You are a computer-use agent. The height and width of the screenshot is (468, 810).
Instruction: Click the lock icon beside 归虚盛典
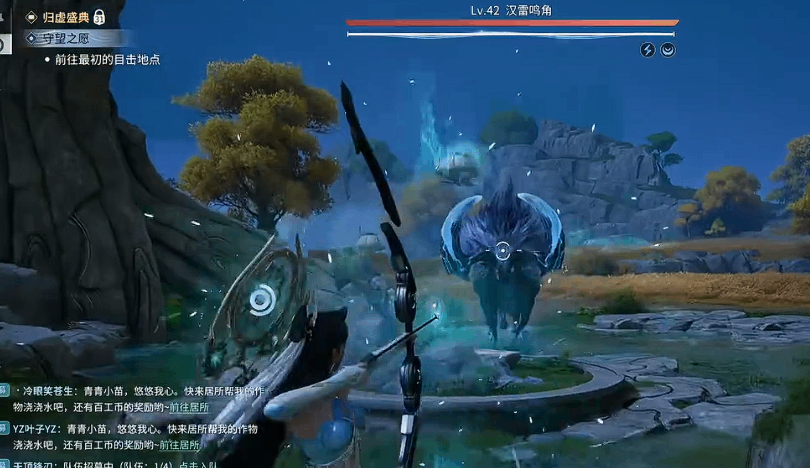(x=100, y=17)
